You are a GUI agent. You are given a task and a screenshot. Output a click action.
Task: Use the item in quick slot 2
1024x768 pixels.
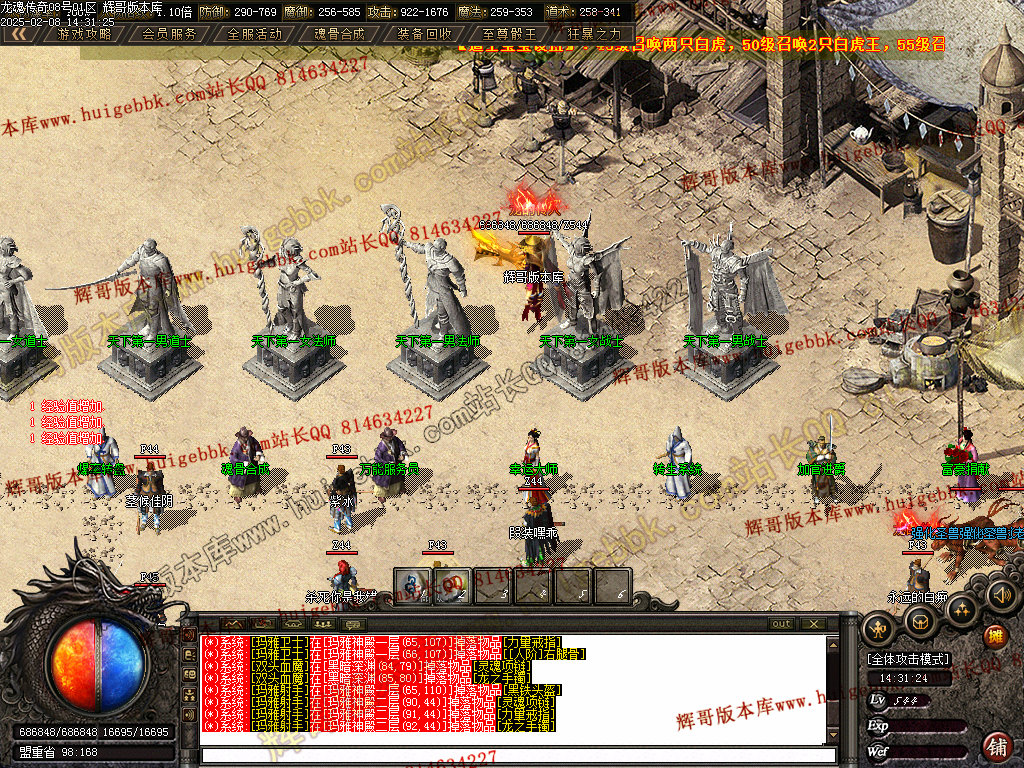click(x=452, y=586)
